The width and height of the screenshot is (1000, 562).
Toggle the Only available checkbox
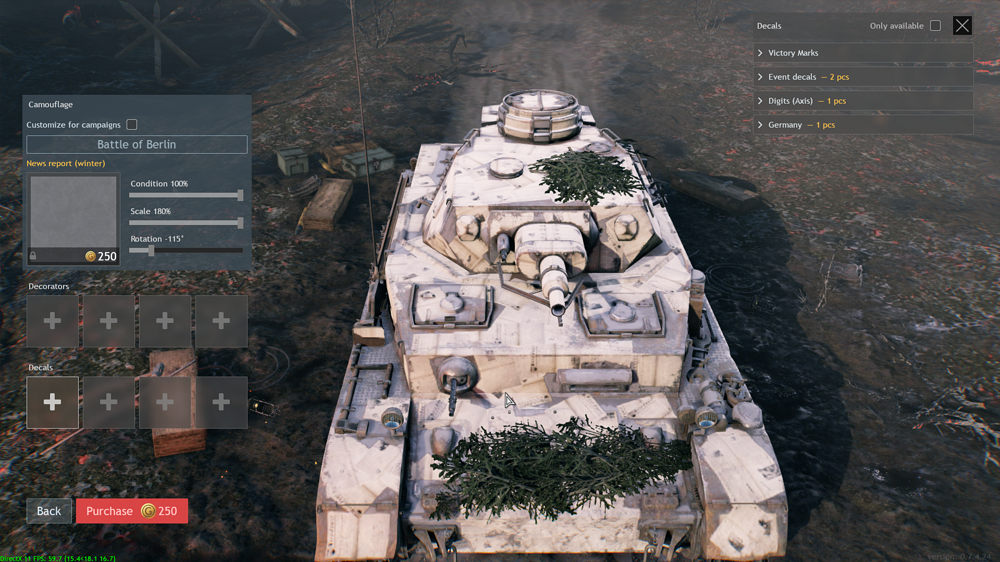(x=935, y=26)
